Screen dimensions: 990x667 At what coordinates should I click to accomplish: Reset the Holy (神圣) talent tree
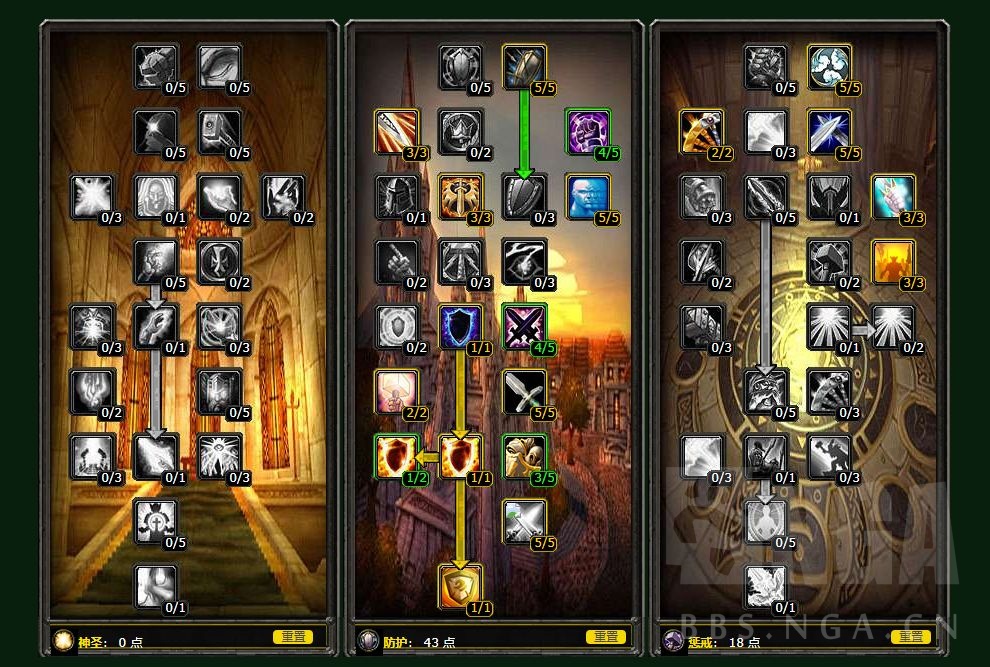click(292, 637)
